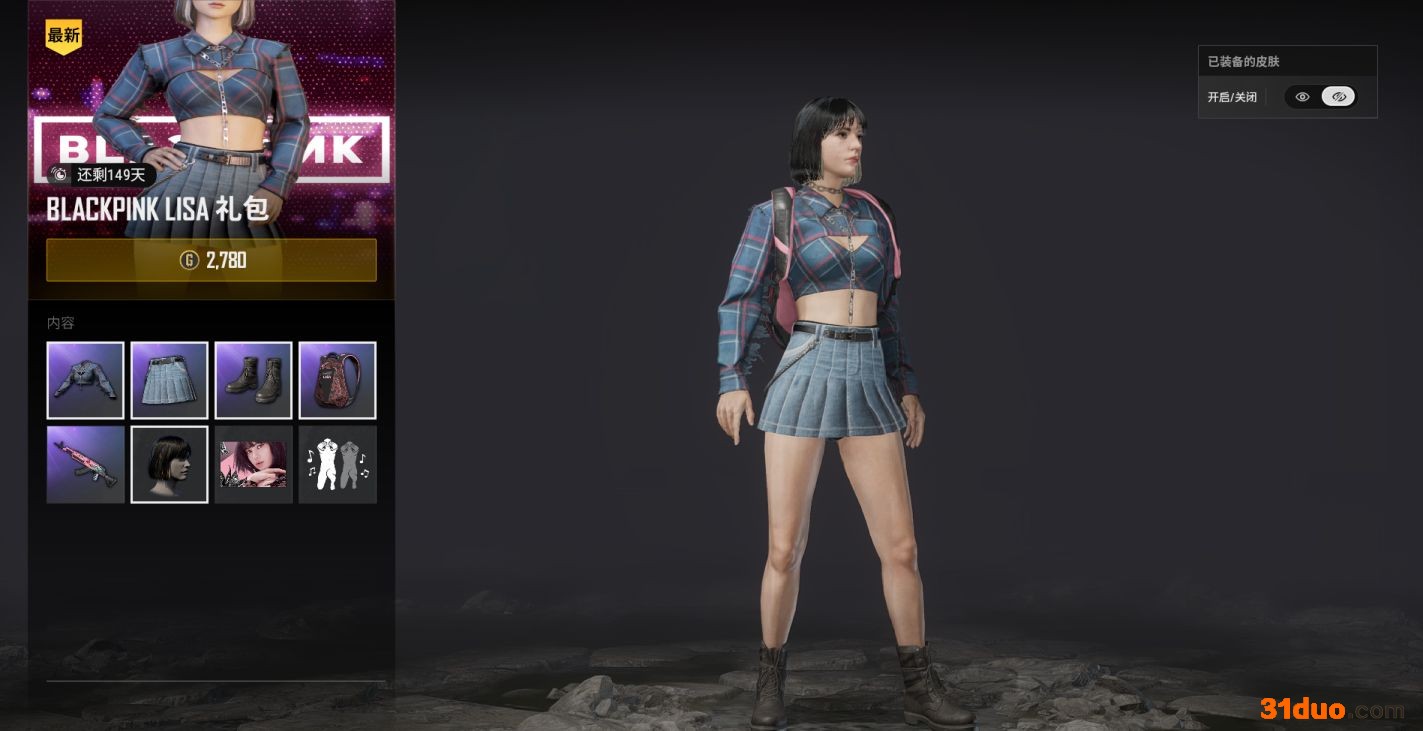The width and height of the screenshot is (1423, 731).
Task: Show equipped skins with the open-eye icon
Action: (x=1302, y=97)
